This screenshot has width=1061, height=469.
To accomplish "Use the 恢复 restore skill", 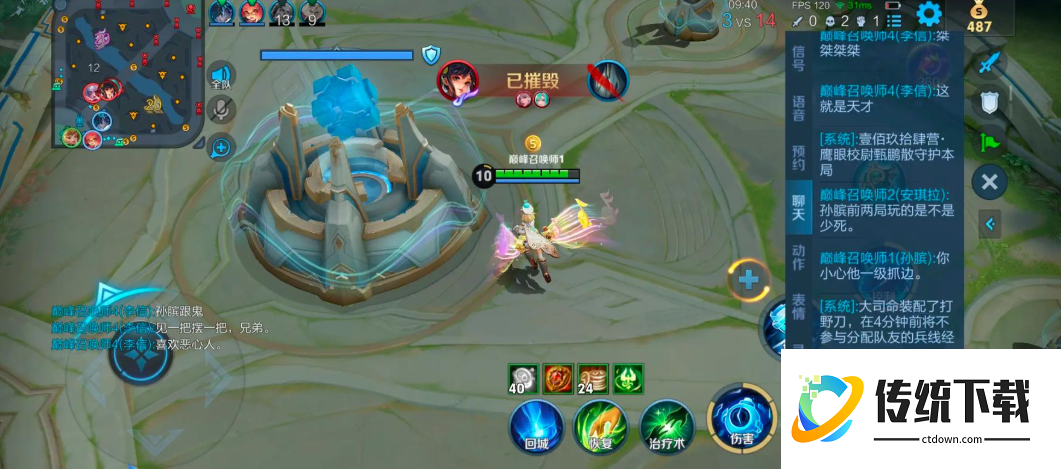I will (x=601, y=424).
